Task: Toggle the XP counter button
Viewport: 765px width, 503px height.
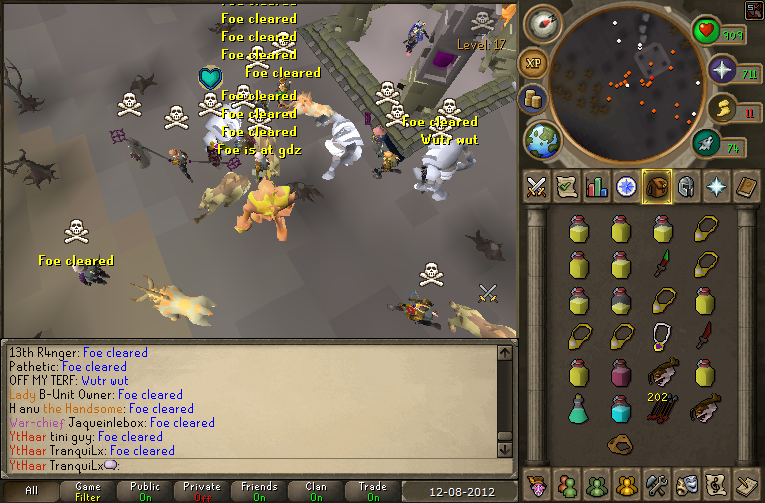Action: [532, 62]
